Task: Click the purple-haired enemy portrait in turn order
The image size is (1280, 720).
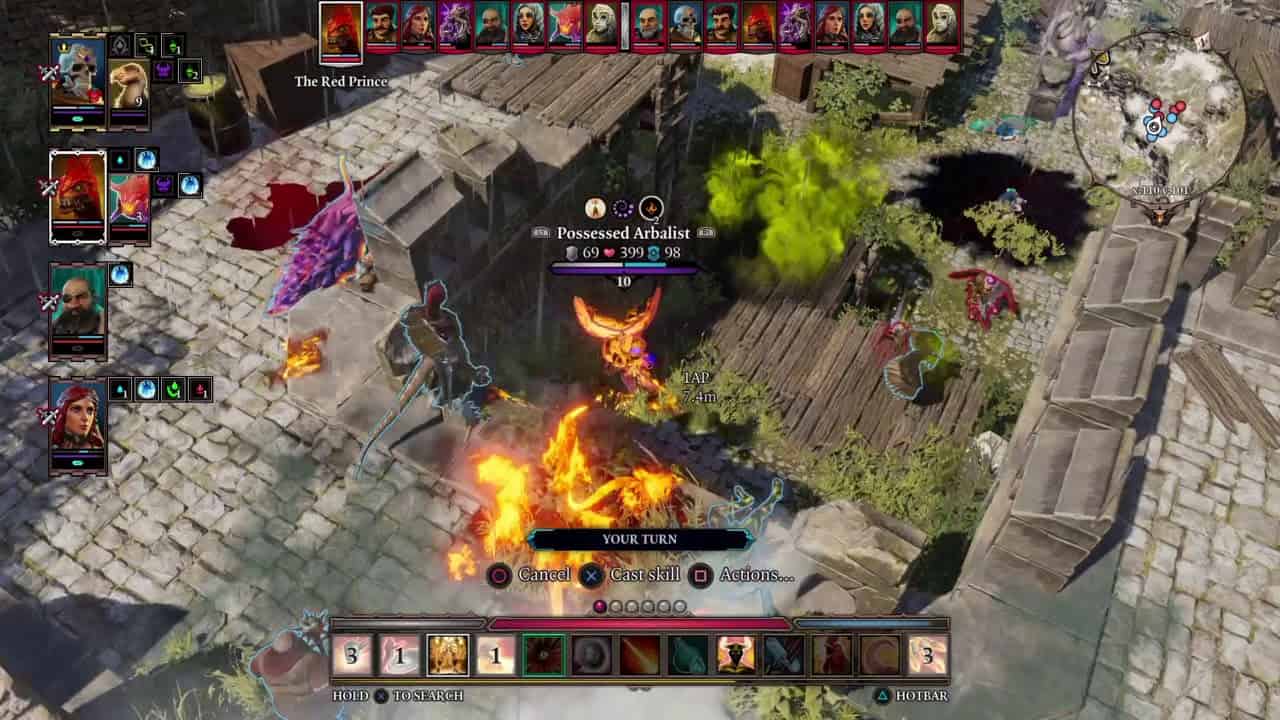Action: click(454, 25)
